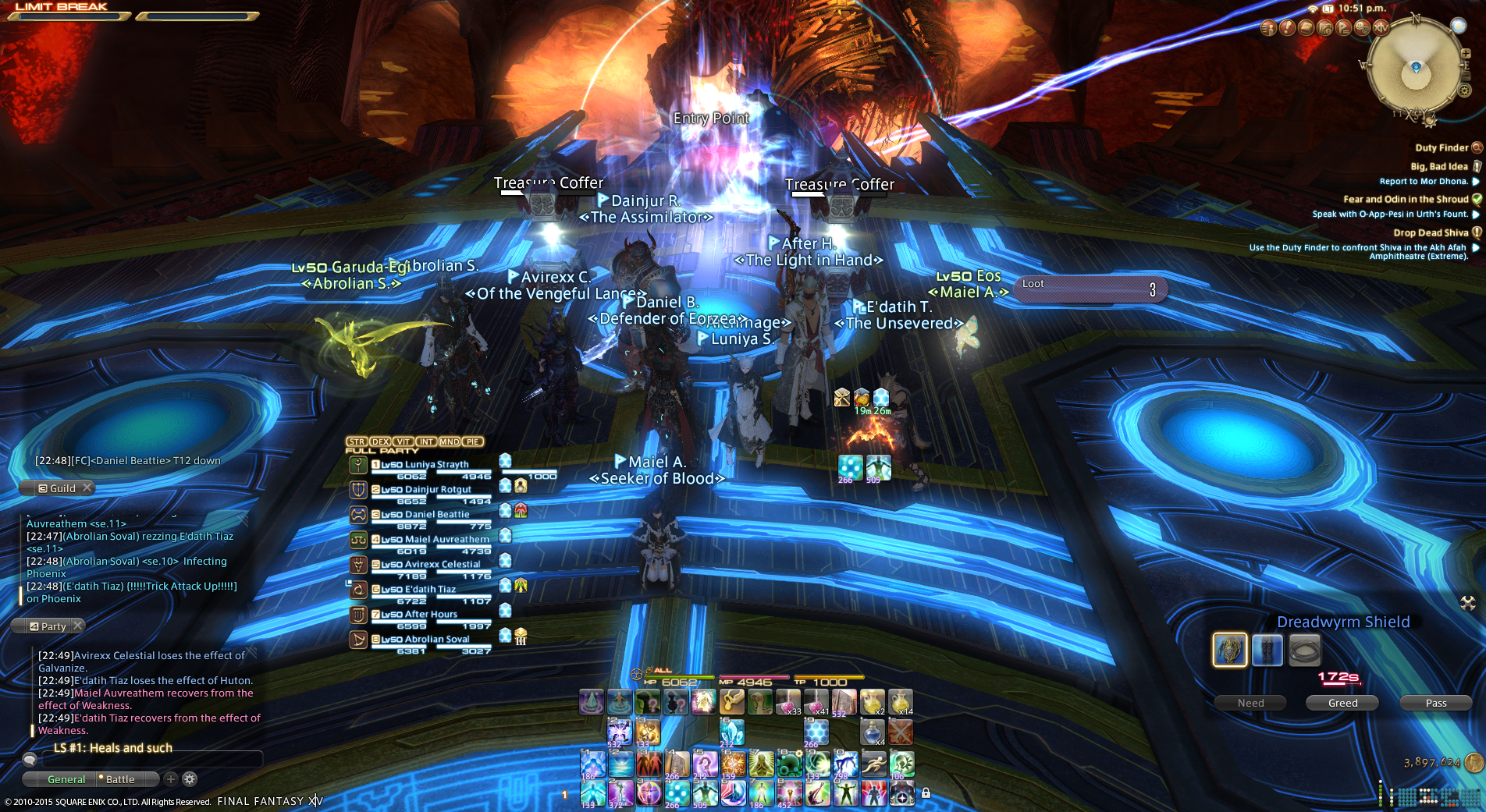This screenshot has height=812, width=1486.
Task: Select the leg armor loot icon
Action: (x=1267, y=650)
